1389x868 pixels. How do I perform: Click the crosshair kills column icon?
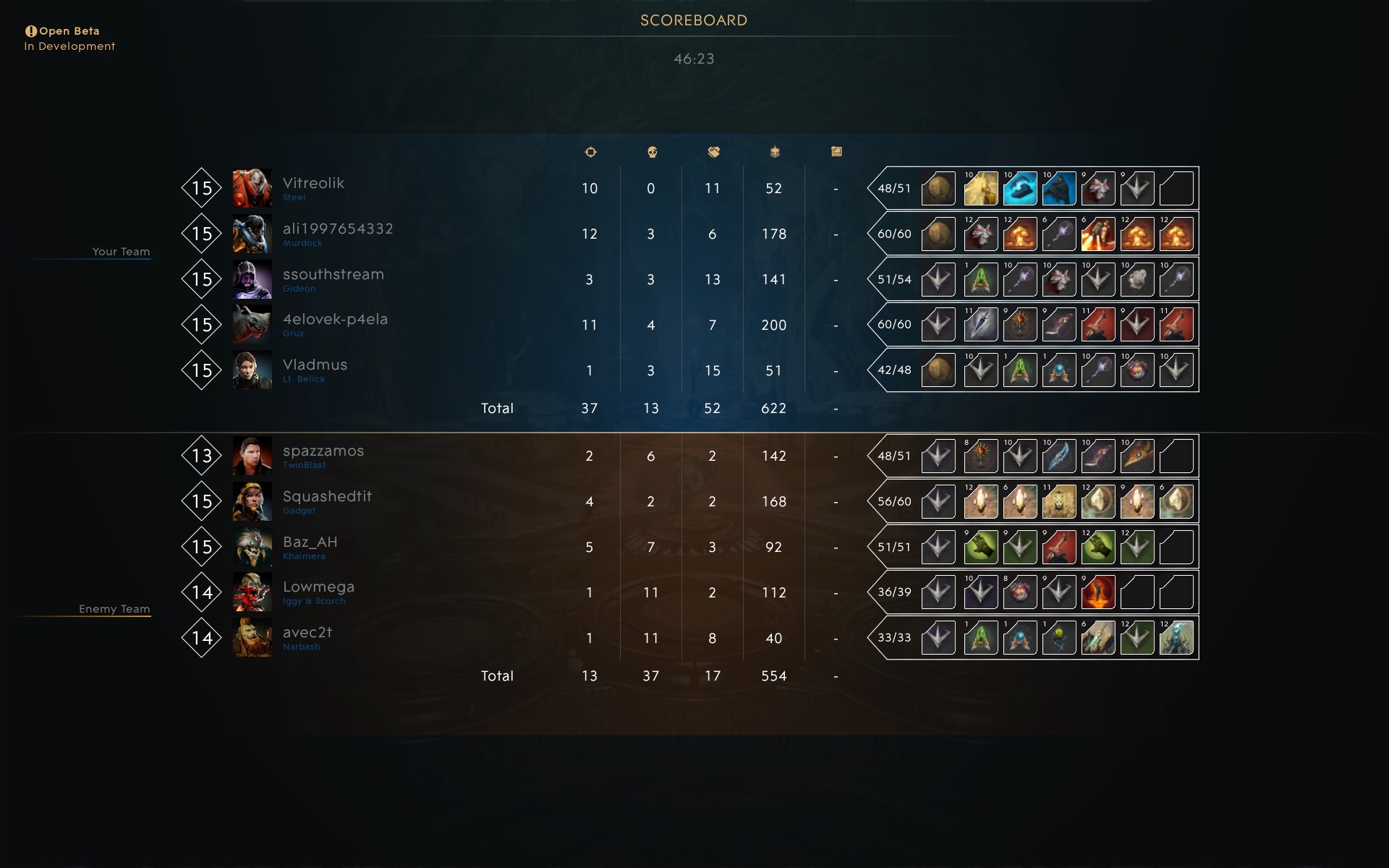590,152
